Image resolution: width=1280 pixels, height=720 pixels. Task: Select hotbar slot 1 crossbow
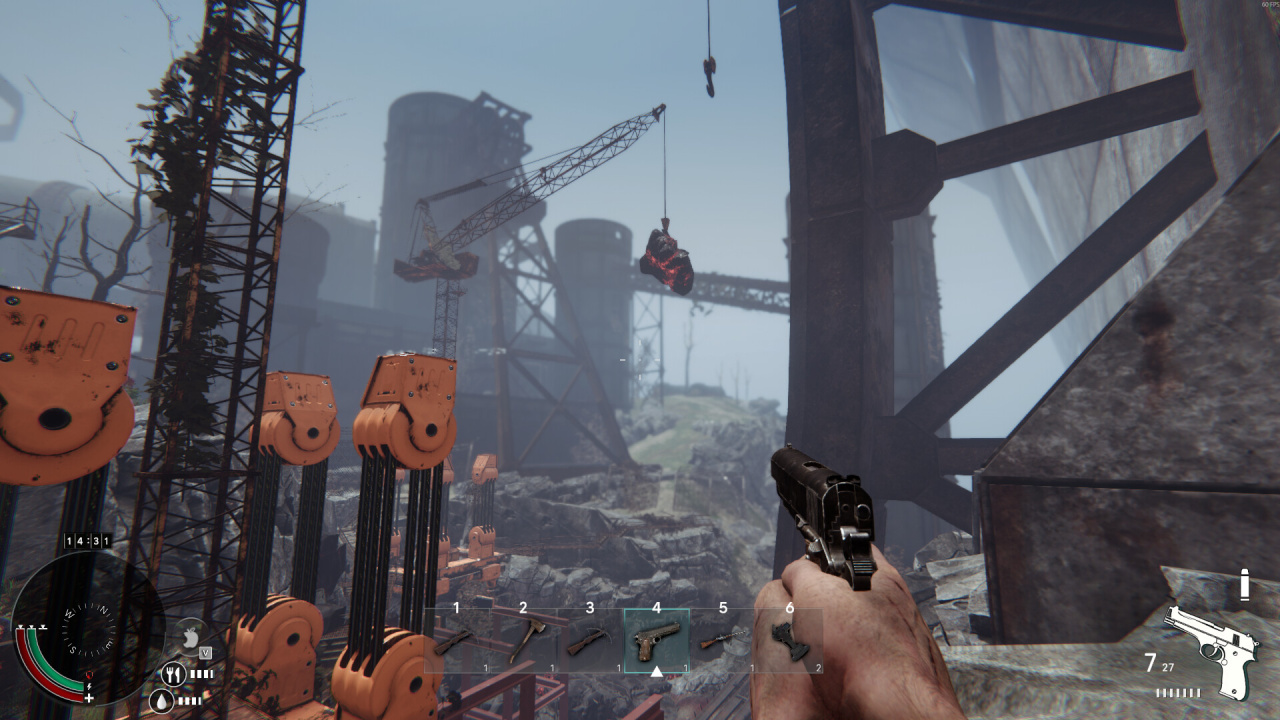click(x=456, y=640)
